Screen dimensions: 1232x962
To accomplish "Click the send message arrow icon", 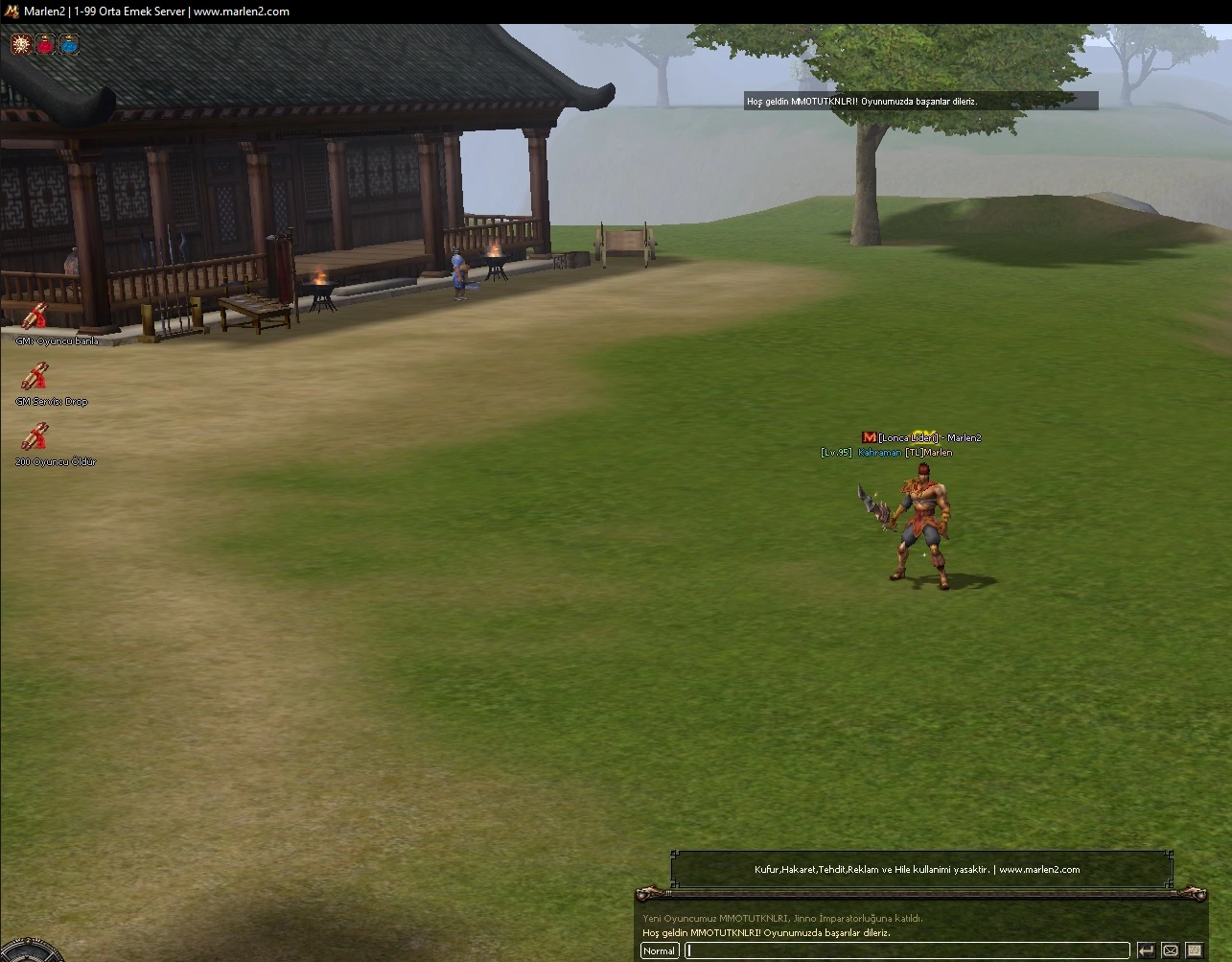I will [x=1147, y=950].
